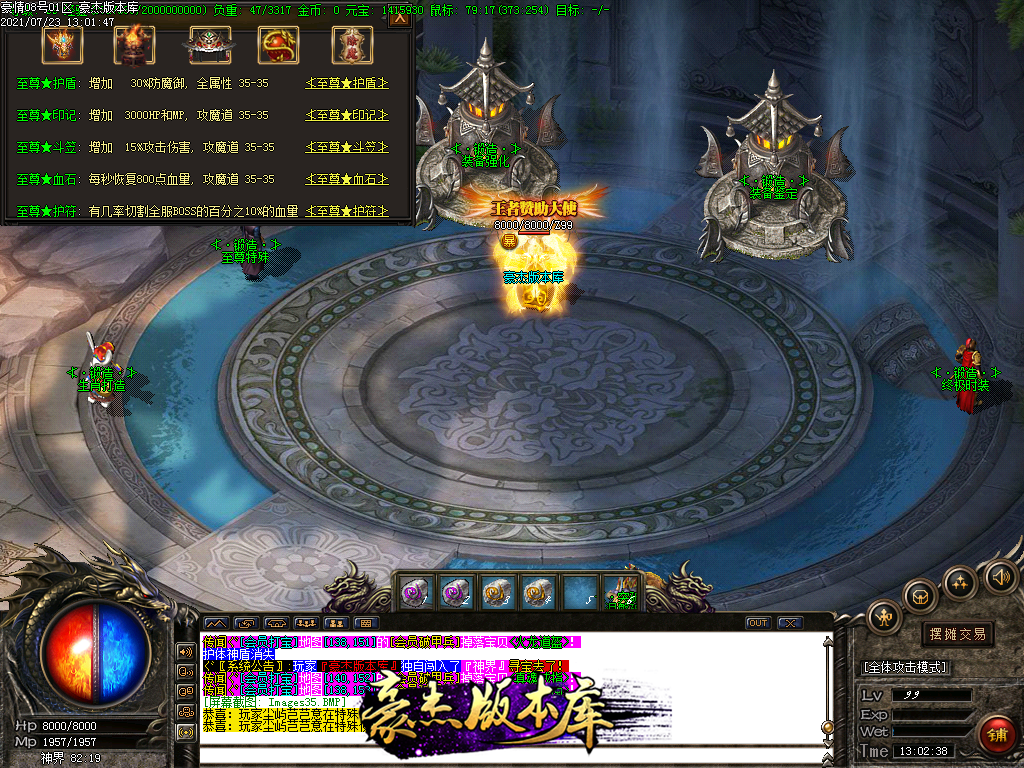Open the 至尊★护符 link
Image resolution: width=1024 pixels, height=768 pixels.
pos(346,212)
